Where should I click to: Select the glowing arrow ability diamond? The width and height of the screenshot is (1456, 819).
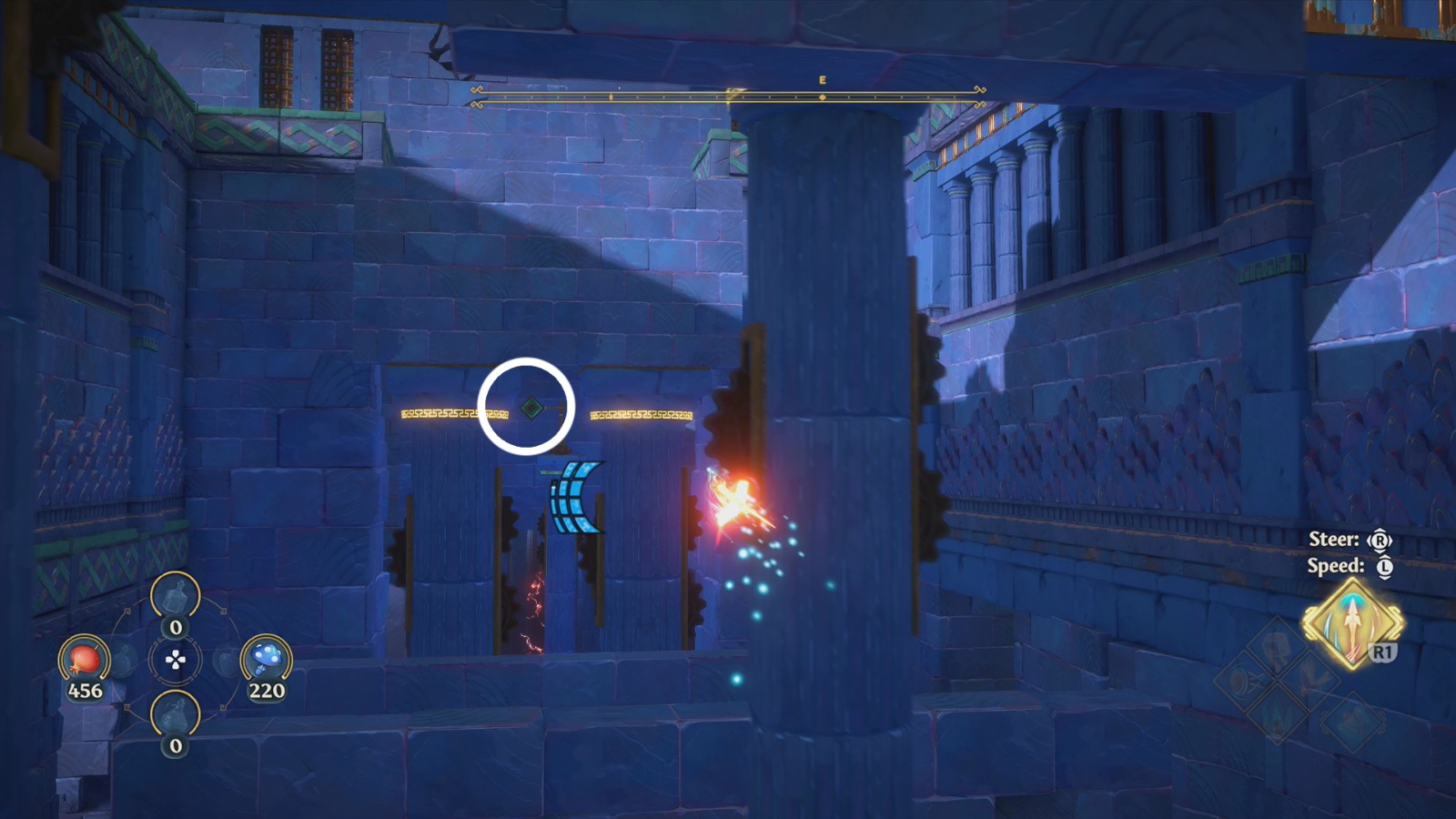click(x=1352, y=622)
